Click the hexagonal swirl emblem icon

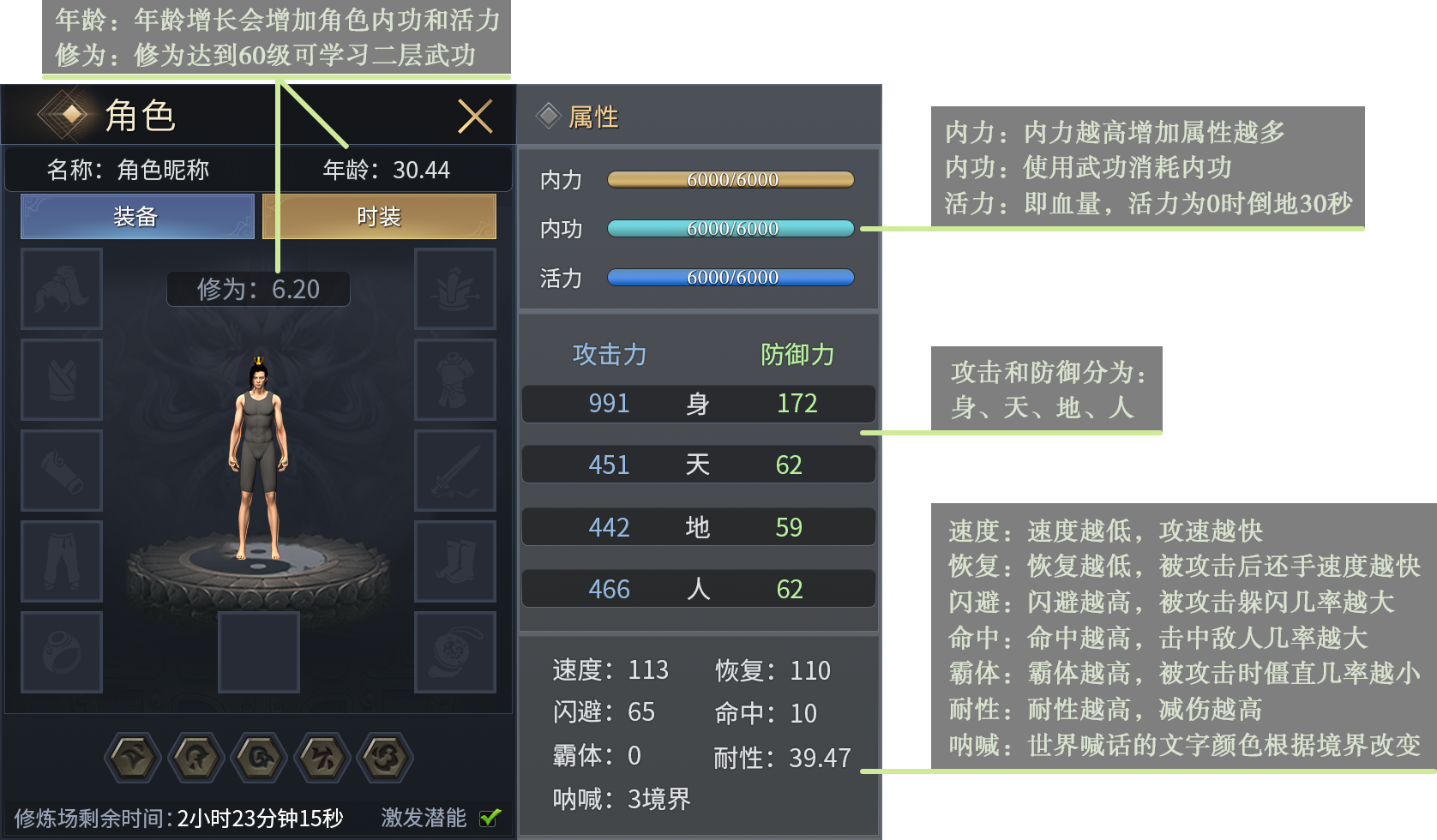[386, 758]
